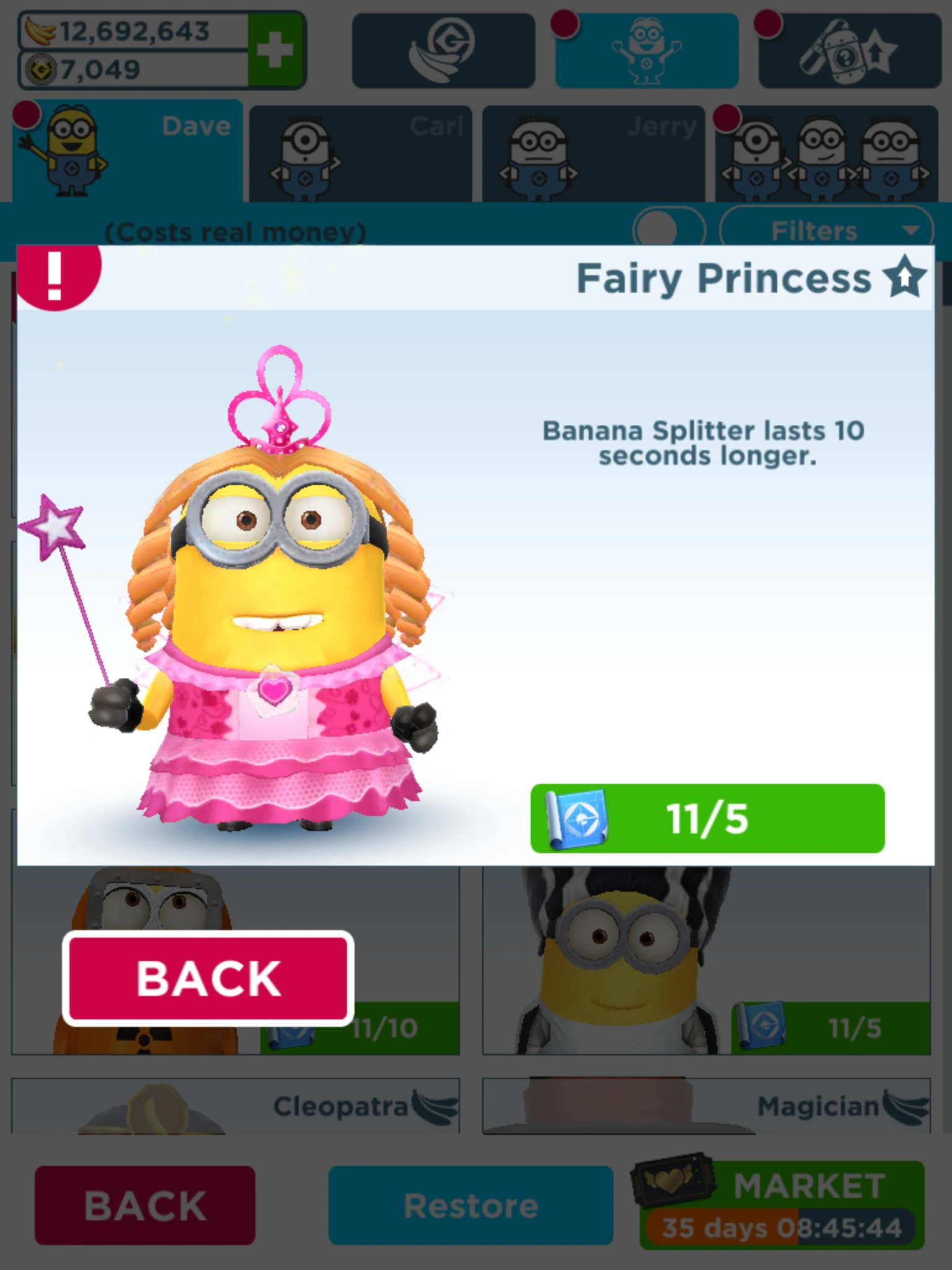The height and width of the screenshot is (1270, 952).
Task: Open the gadget upgrade icon
Action: pyautogui.click(x=849, y=48)
